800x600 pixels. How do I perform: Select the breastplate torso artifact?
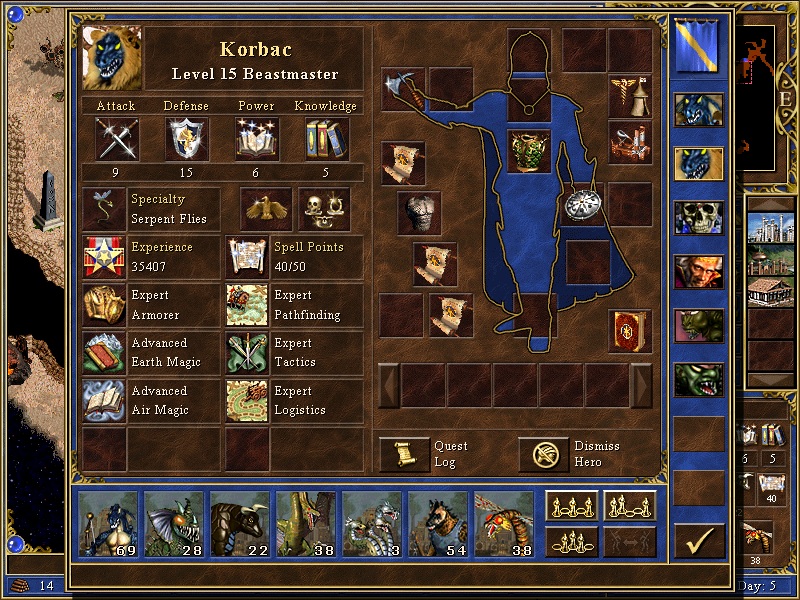coord(529,152)
